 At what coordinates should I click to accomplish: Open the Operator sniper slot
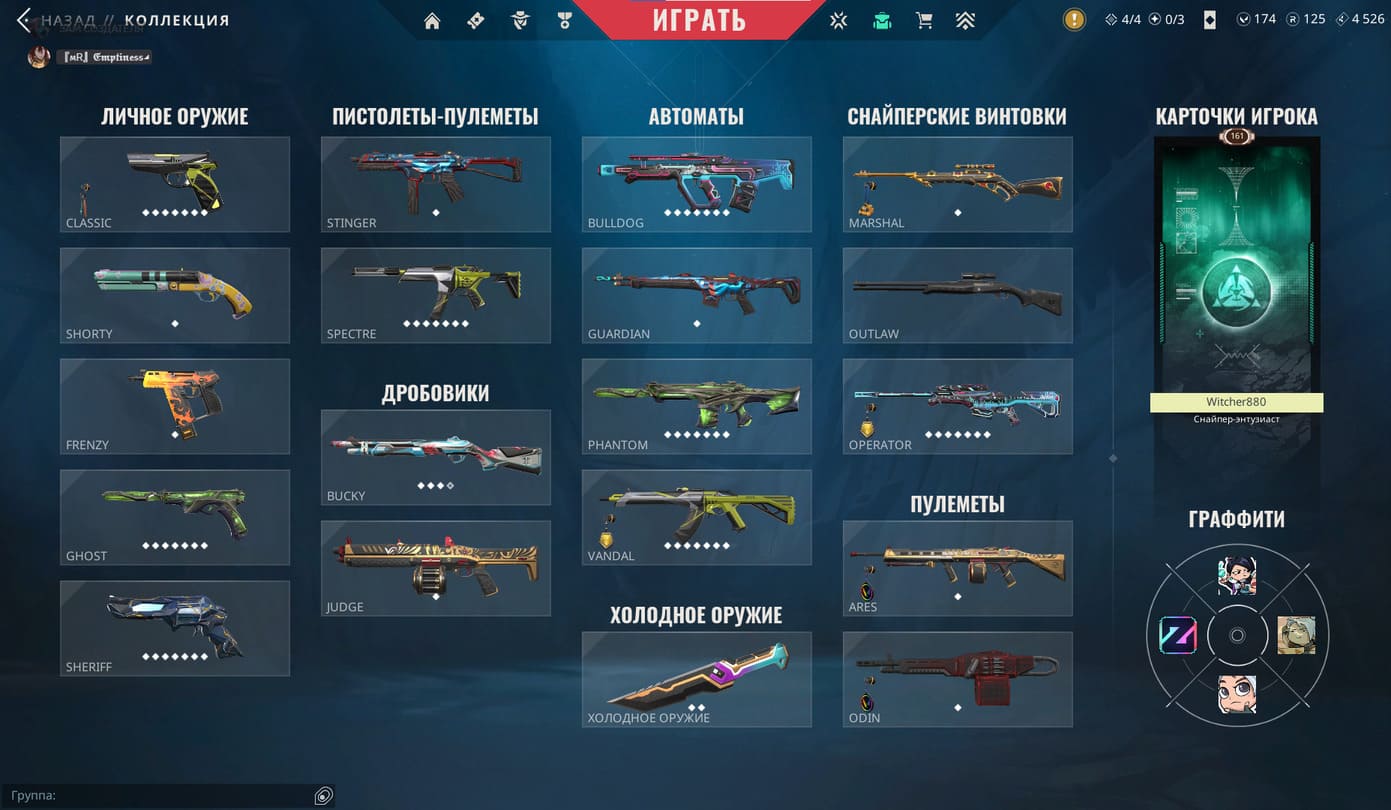(958, 406)
